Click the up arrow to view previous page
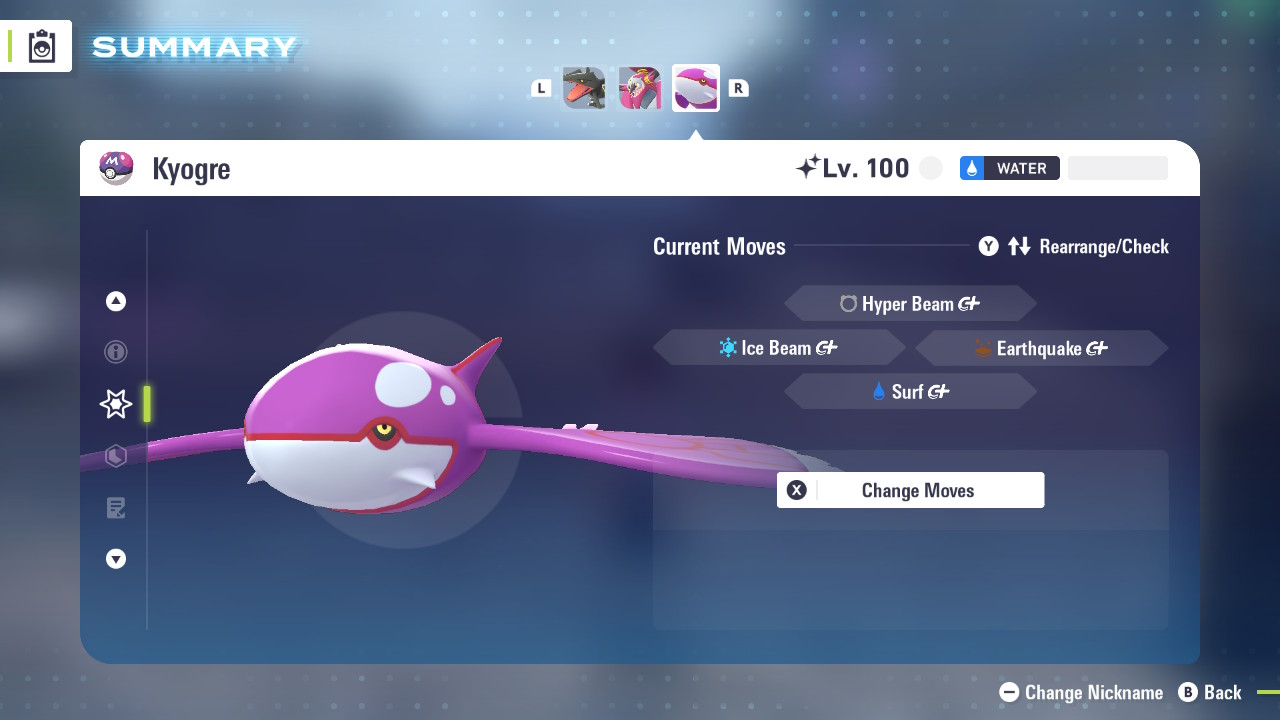The image size is (1280, 720). click(115, 300)
